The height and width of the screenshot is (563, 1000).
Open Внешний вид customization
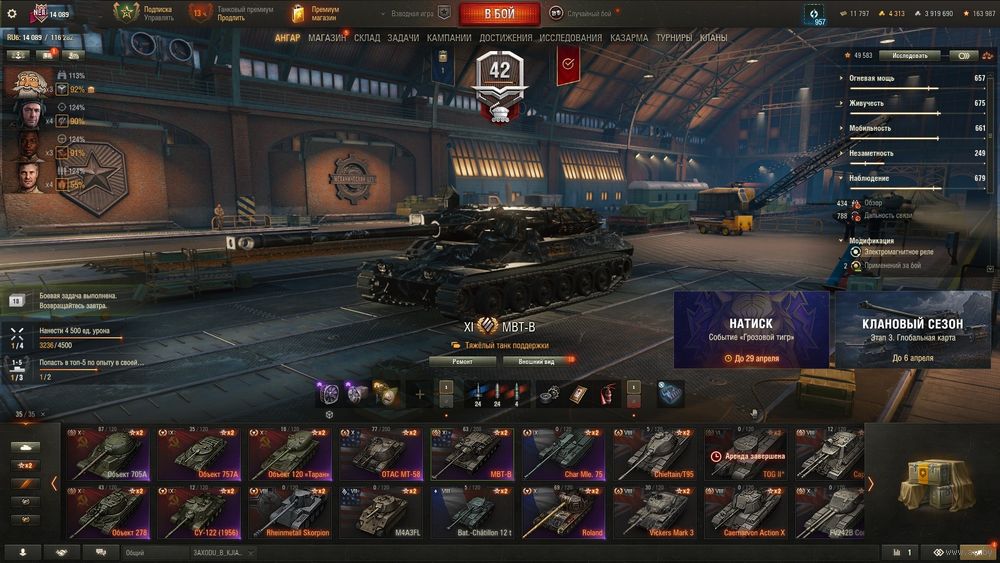point(536,361)
